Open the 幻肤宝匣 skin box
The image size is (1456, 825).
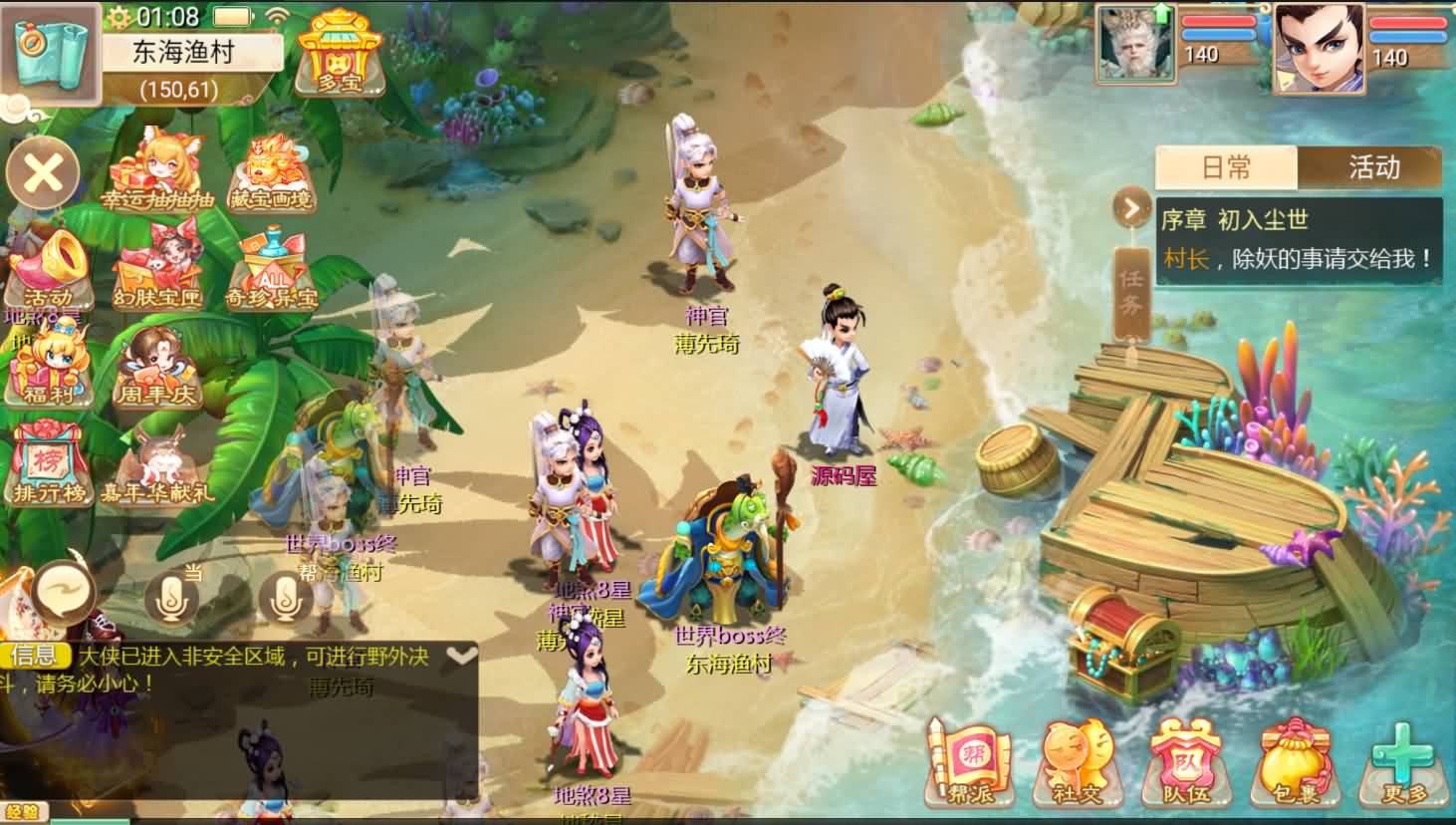click(x=157, y=267)
